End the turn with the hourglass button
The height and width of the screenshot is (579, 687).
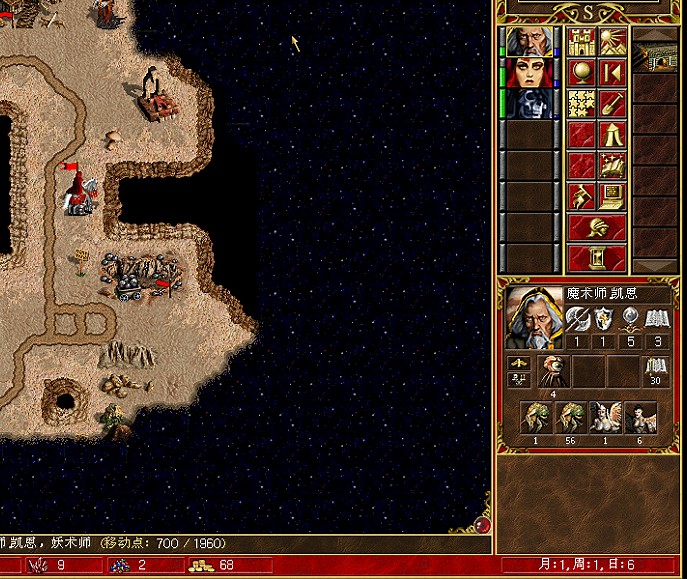click(597, 258)
